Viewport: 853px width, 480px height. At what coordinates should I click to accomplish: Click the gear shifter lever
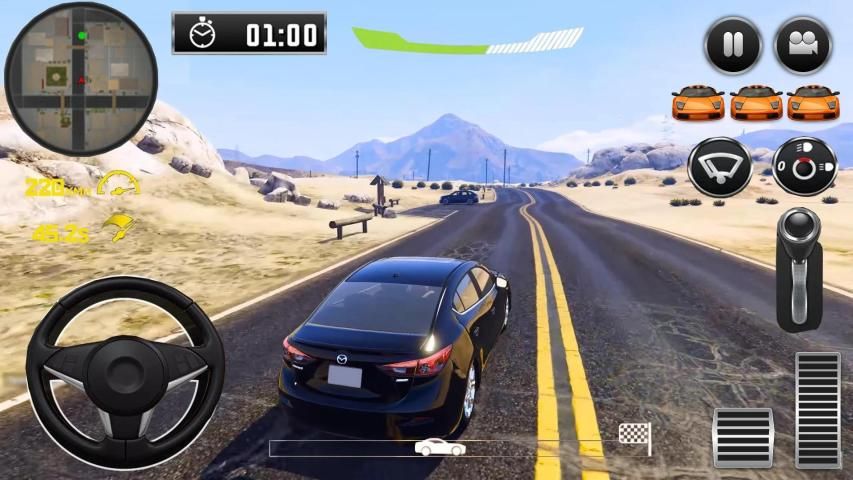coord(799,268)
